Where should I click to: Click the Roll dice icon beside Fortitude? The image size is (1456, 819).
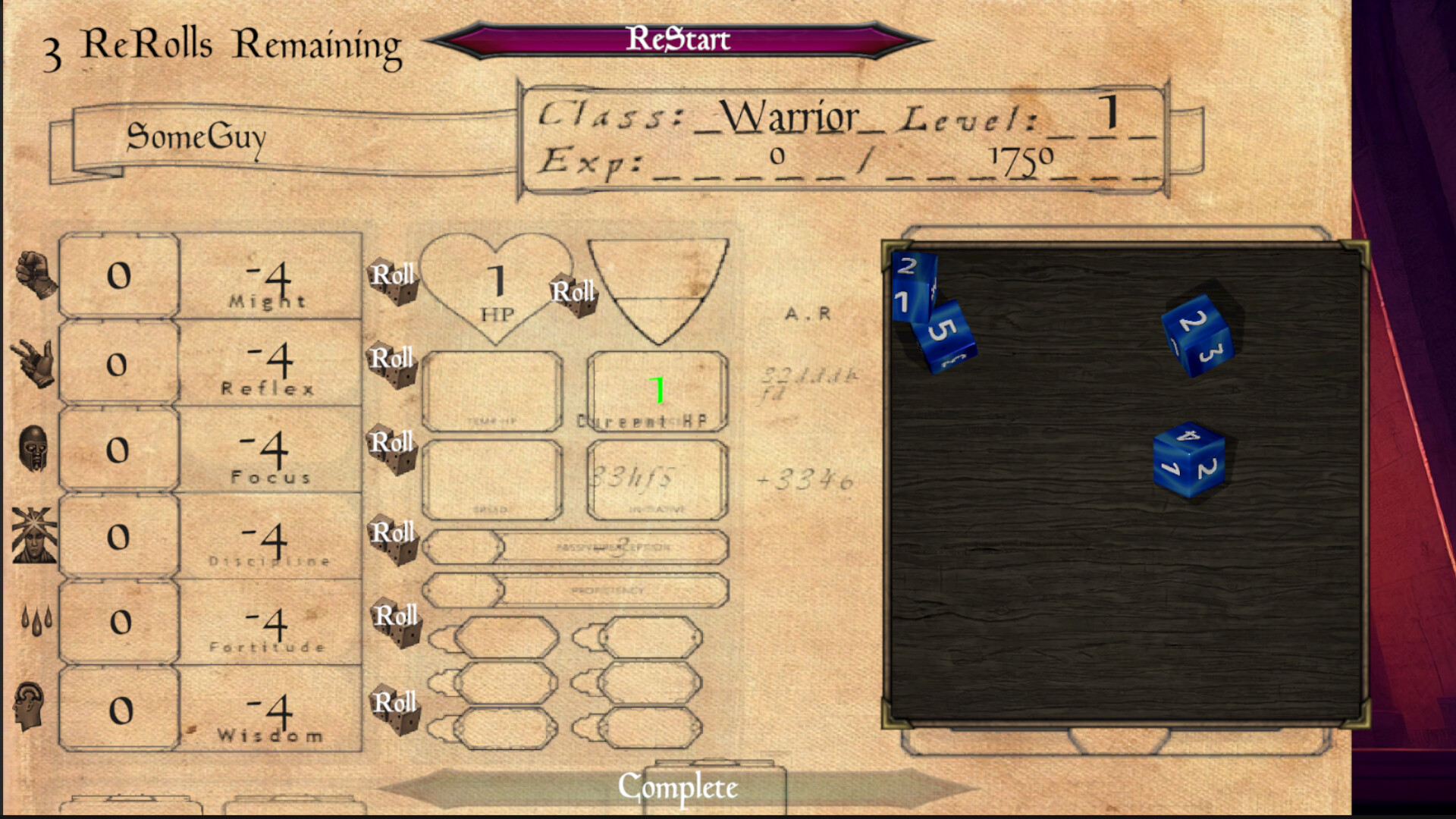(399, 622)
